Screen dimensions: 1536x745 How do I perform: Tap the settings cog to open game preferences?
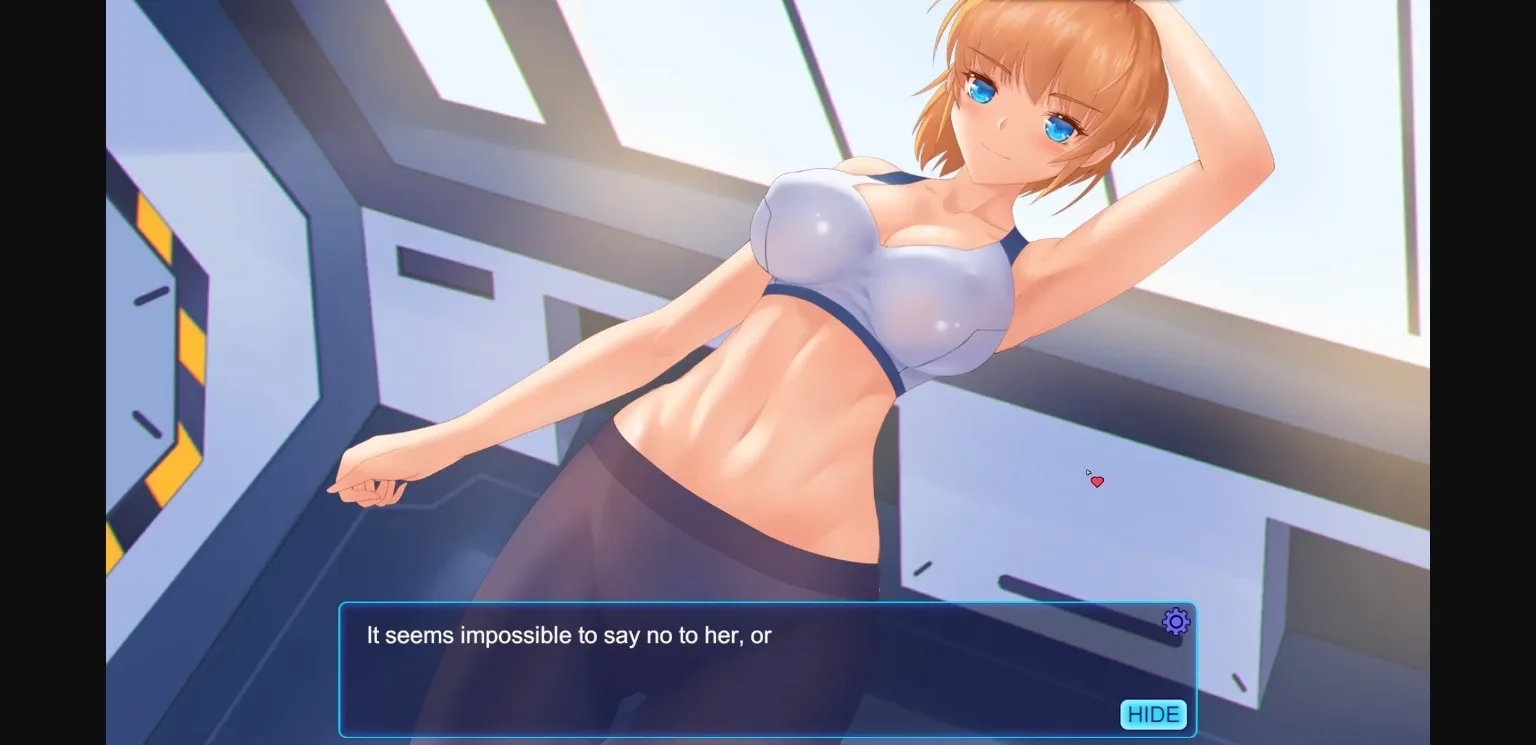pyautogui.click(x=1175, y=621)
